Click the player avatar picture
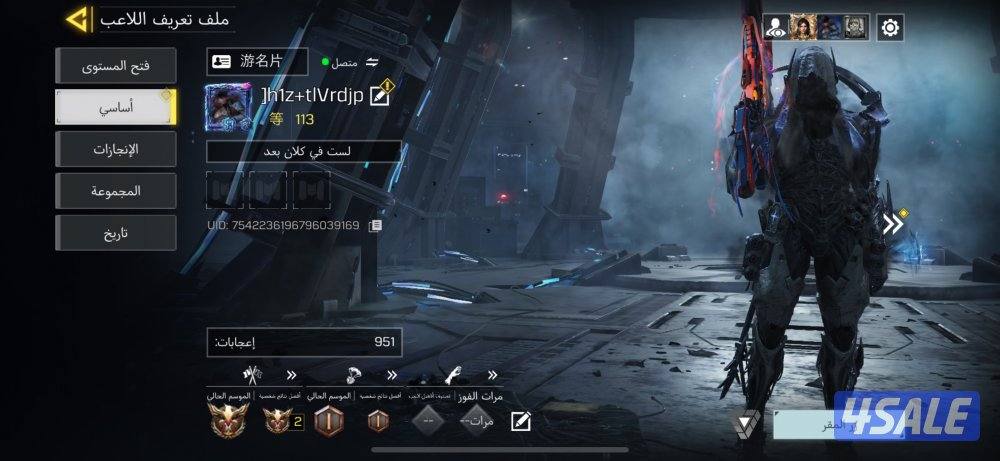 tap(230, 107)
